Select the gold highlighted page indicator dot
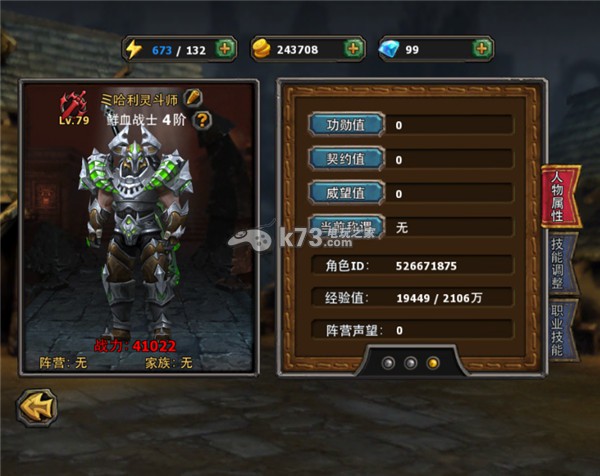 click(x=433, y=362)
